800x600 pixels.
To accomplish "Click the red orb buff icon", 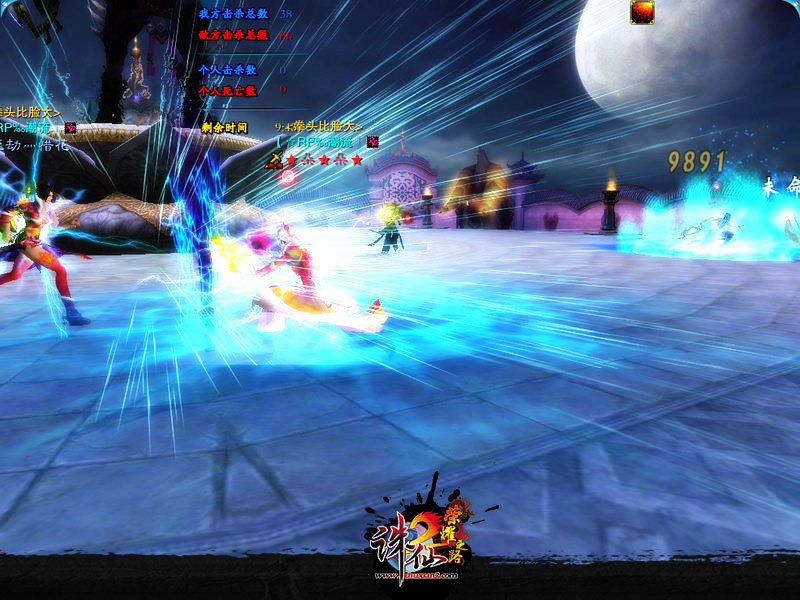I will (642, 12).
